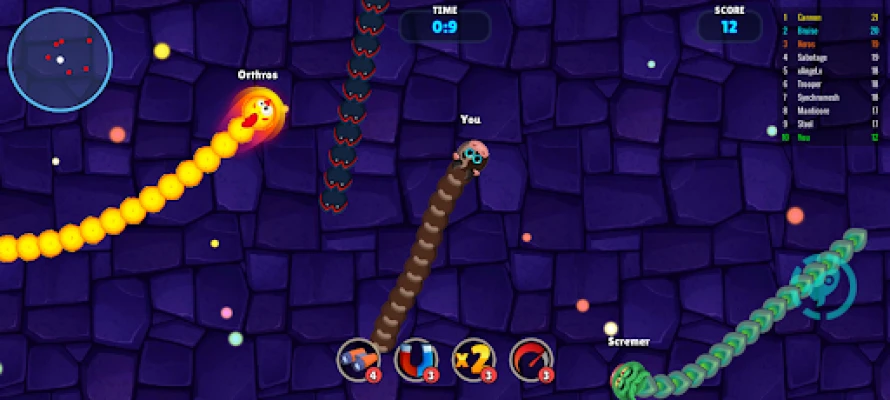Select your own green leaderboard row
Image resolution: width=890 pixels, height=400 pixels.
point(818,138)
